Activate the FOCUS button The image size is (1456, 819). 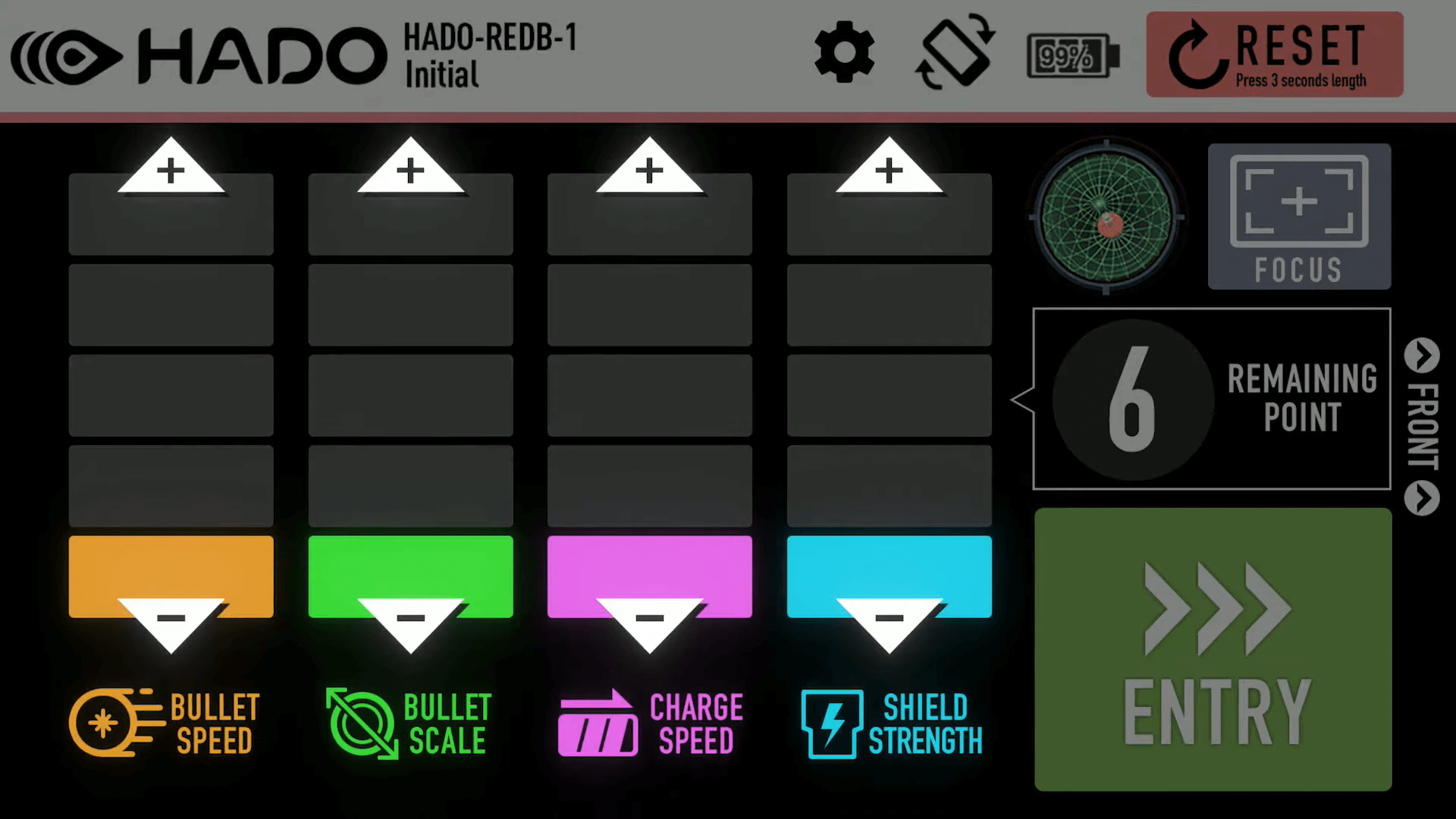[1299, 217]
